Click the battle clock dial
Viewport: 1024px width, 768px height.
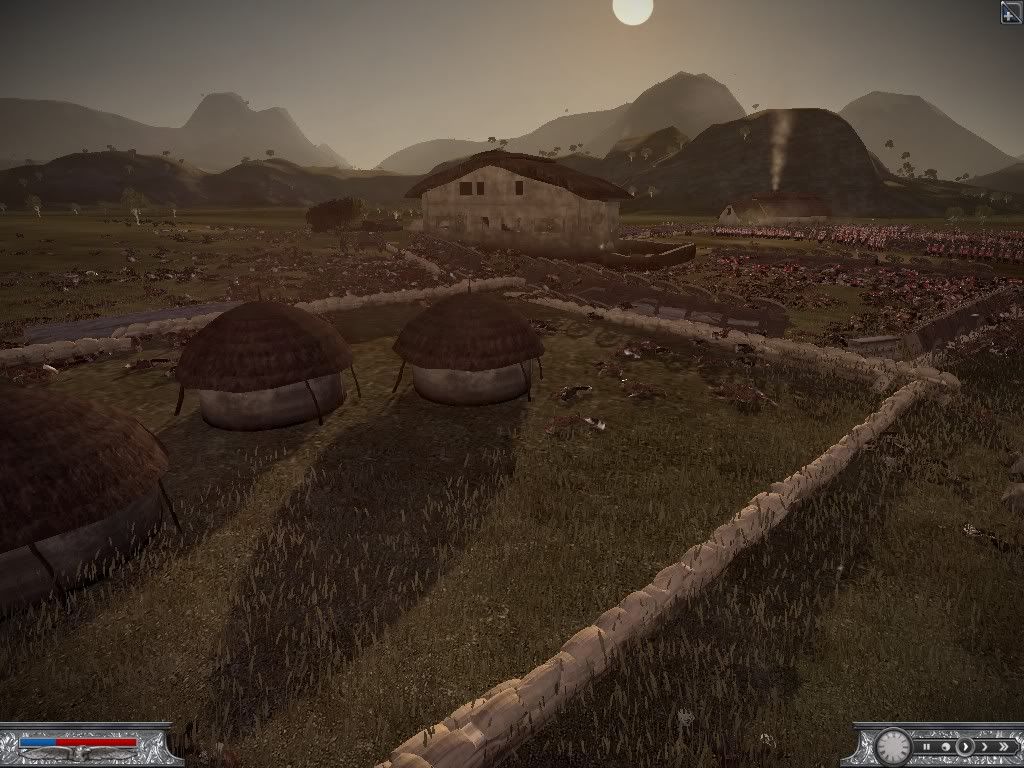point(893,746)
